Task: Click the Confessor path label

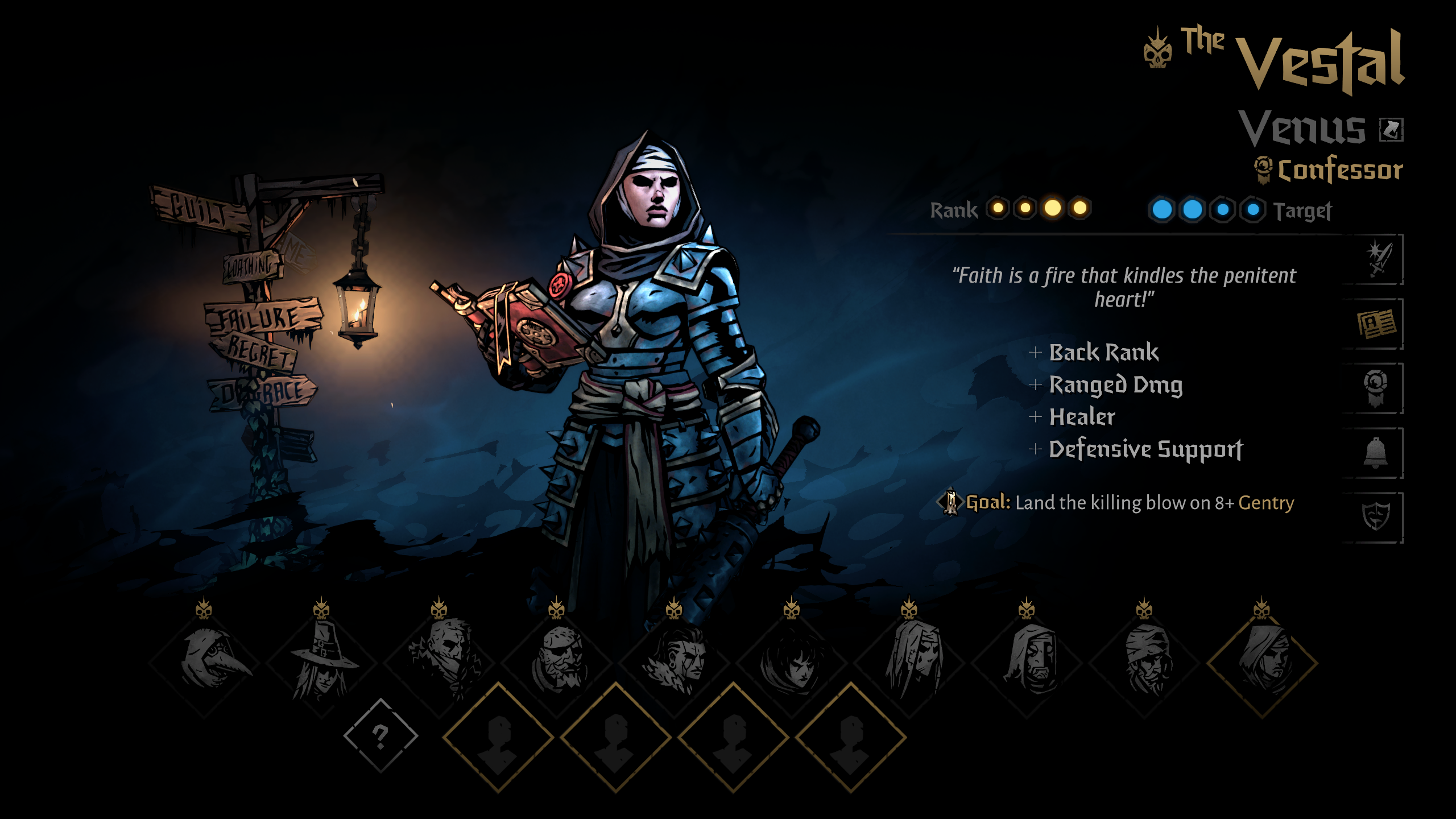Action: (x=1339, y=170)
